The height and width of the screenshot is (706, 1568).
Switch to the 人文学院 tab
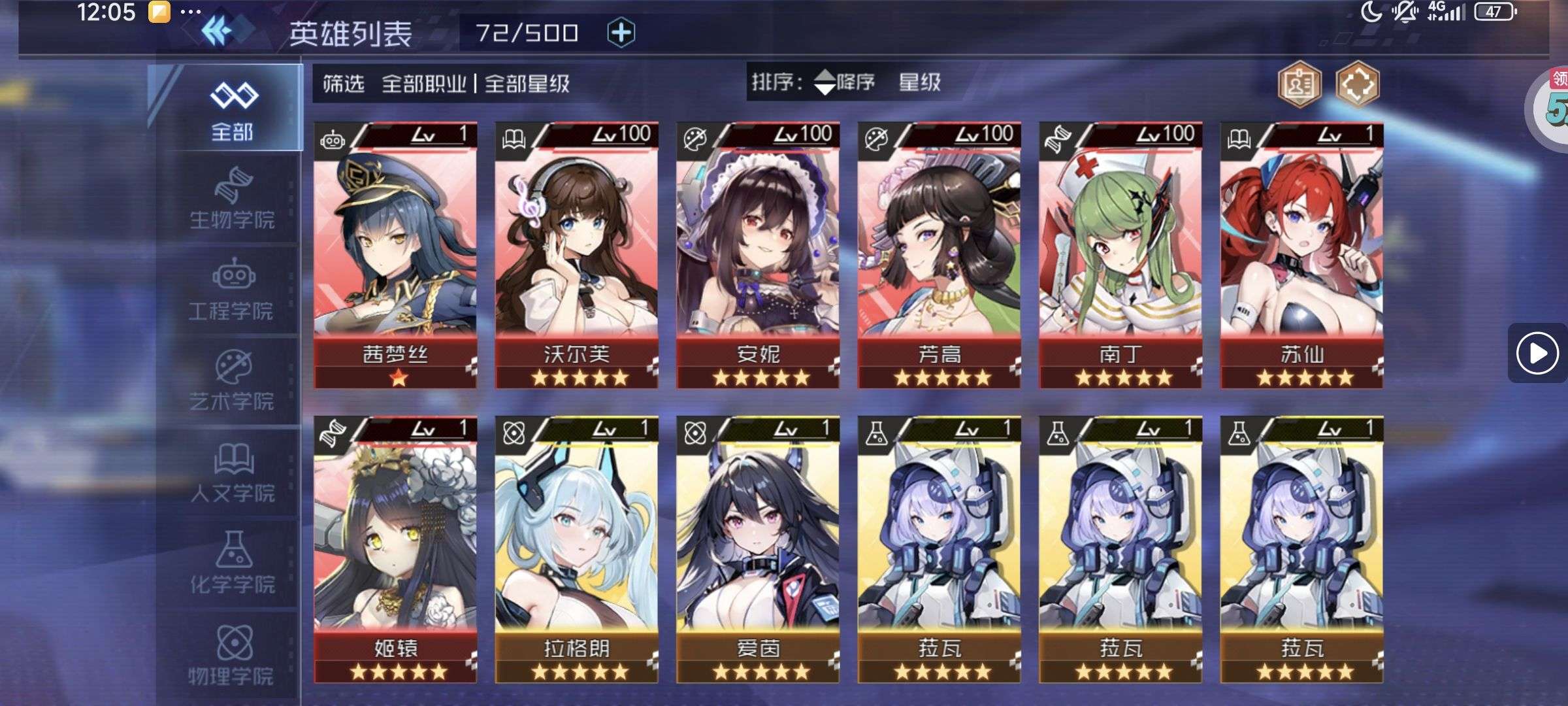[232, 473]
